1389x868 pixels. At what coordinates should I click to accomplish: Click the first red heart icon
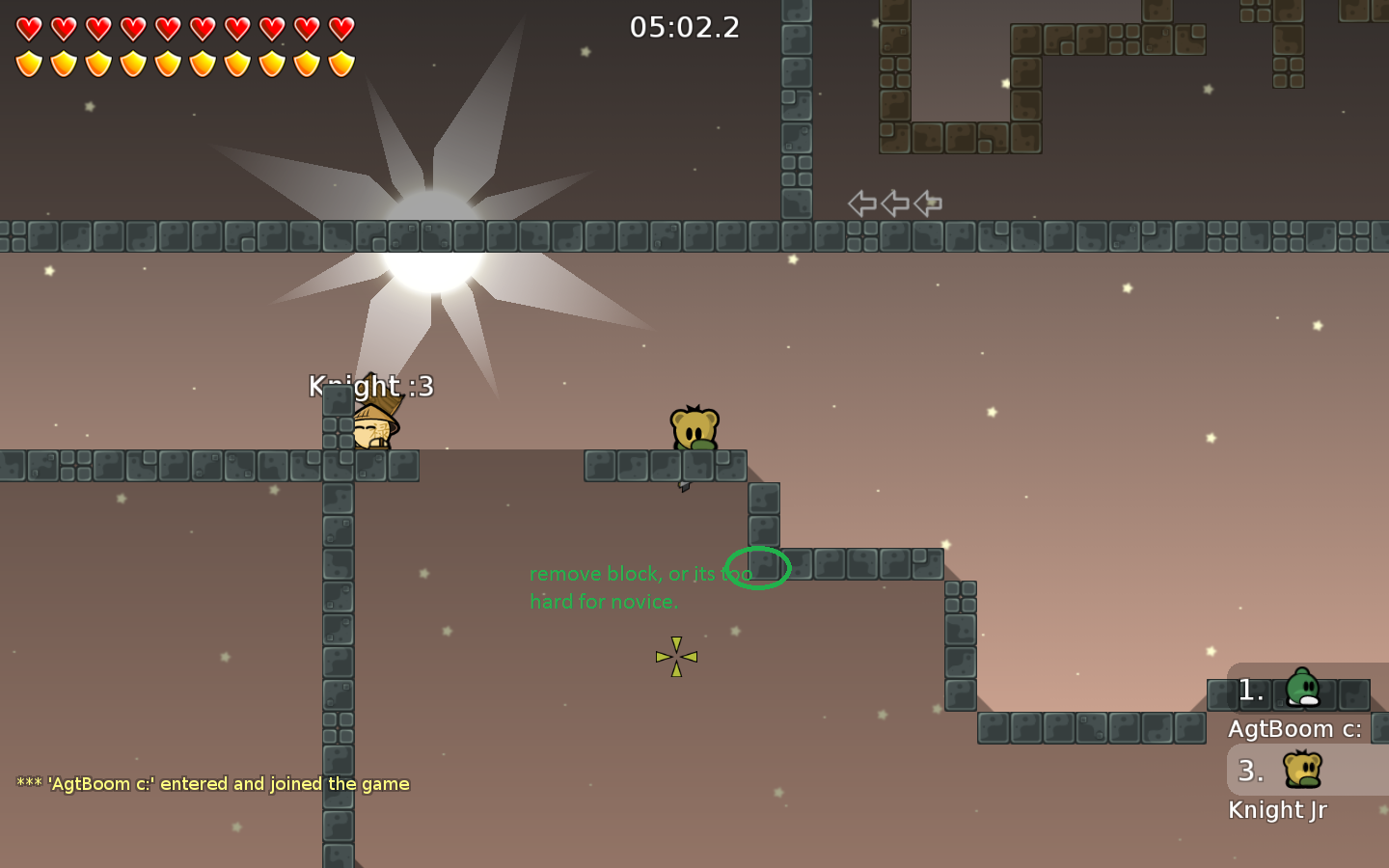coord(28,29)
